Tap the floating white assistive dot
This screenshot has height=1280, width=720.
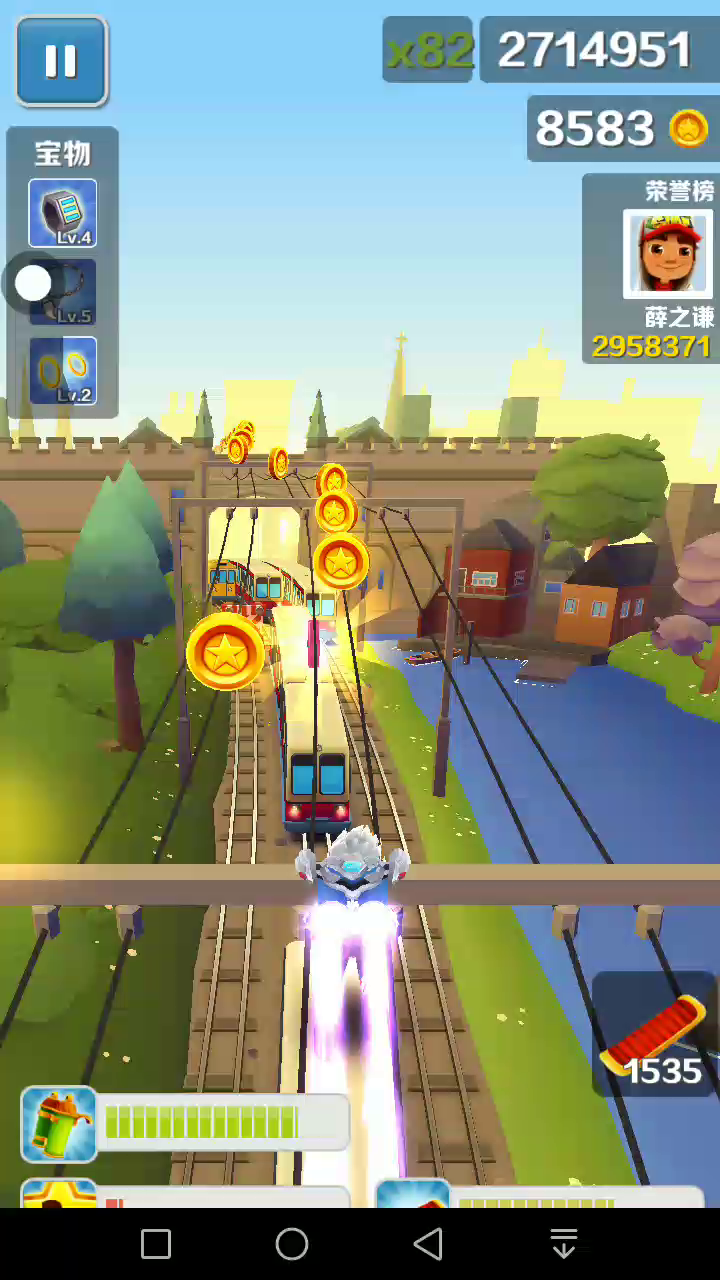point(33,283)
